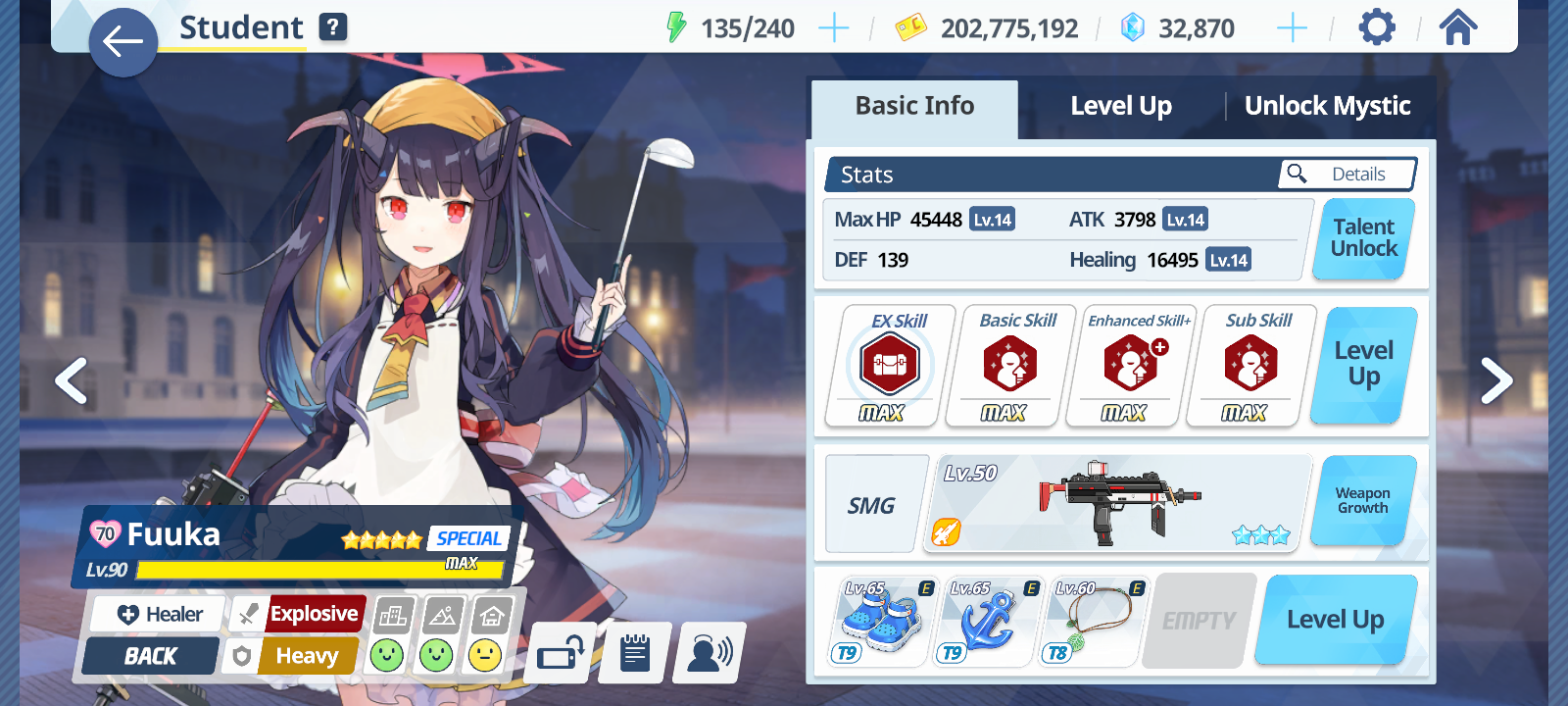Open the student notes clipboard
The width and height of the screenshot is (1568, 706).
pyautogui.click(x=635, y=653)
